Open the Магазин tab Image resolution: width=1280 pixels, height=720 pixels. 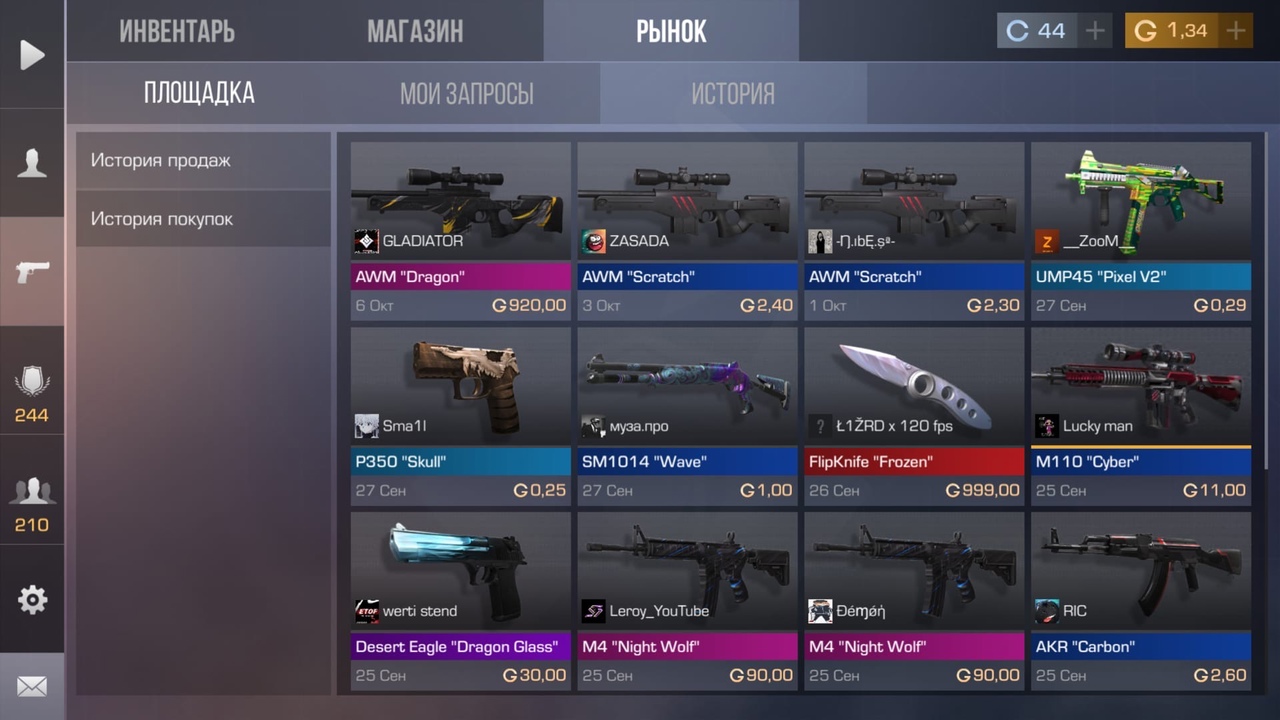point(415,31)
